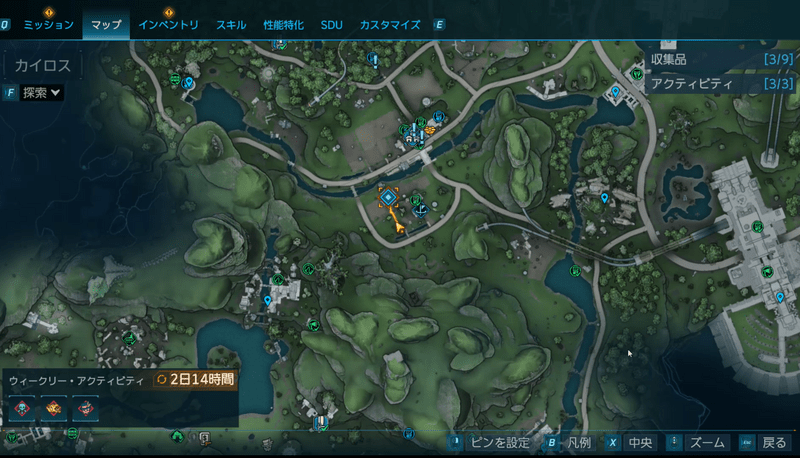
Task: Select the skull weekly activity icon
Action: point(22,408)
